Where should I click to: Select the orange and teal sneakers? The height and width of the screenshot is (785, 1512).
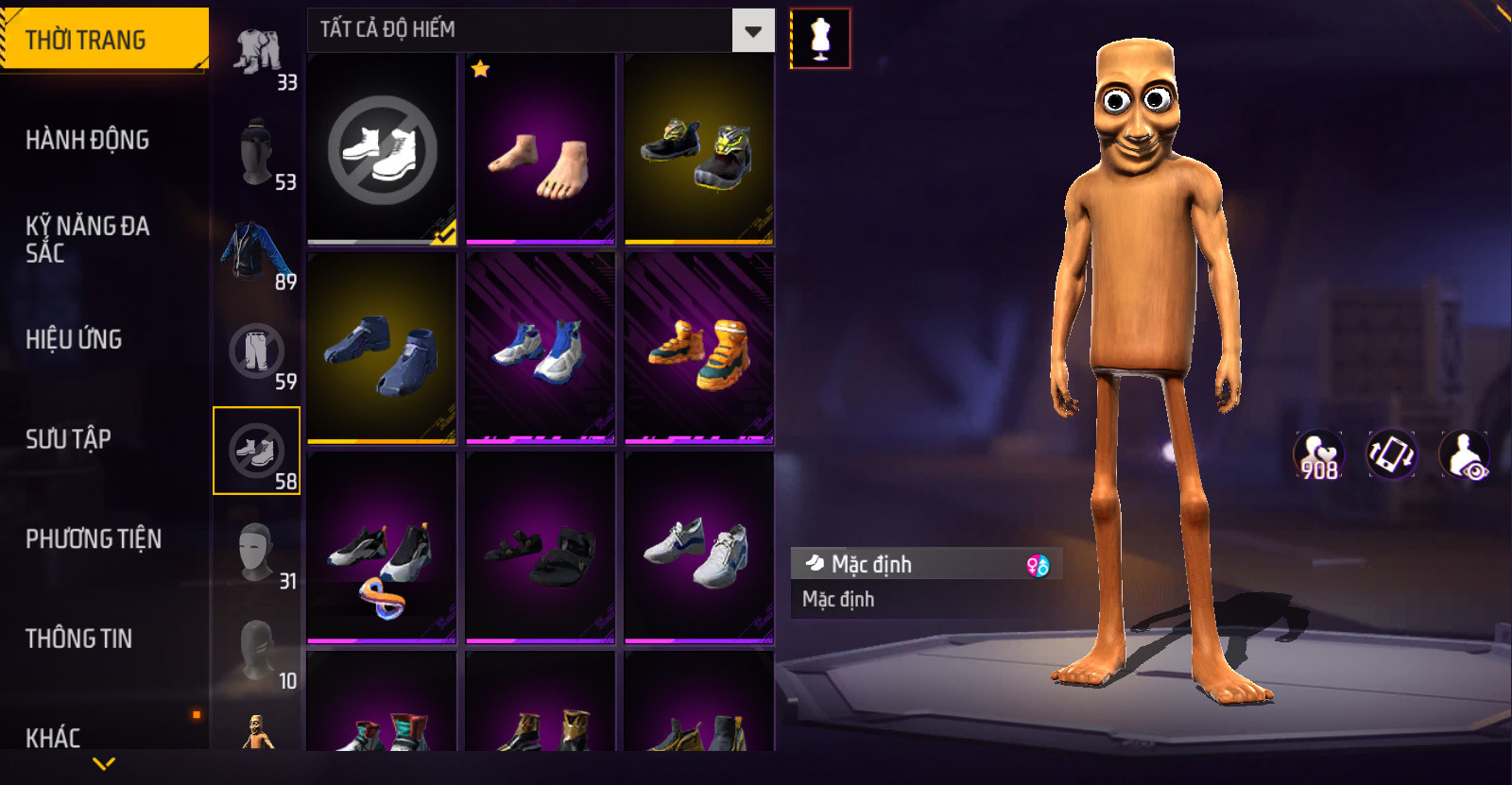pos(699,349)
